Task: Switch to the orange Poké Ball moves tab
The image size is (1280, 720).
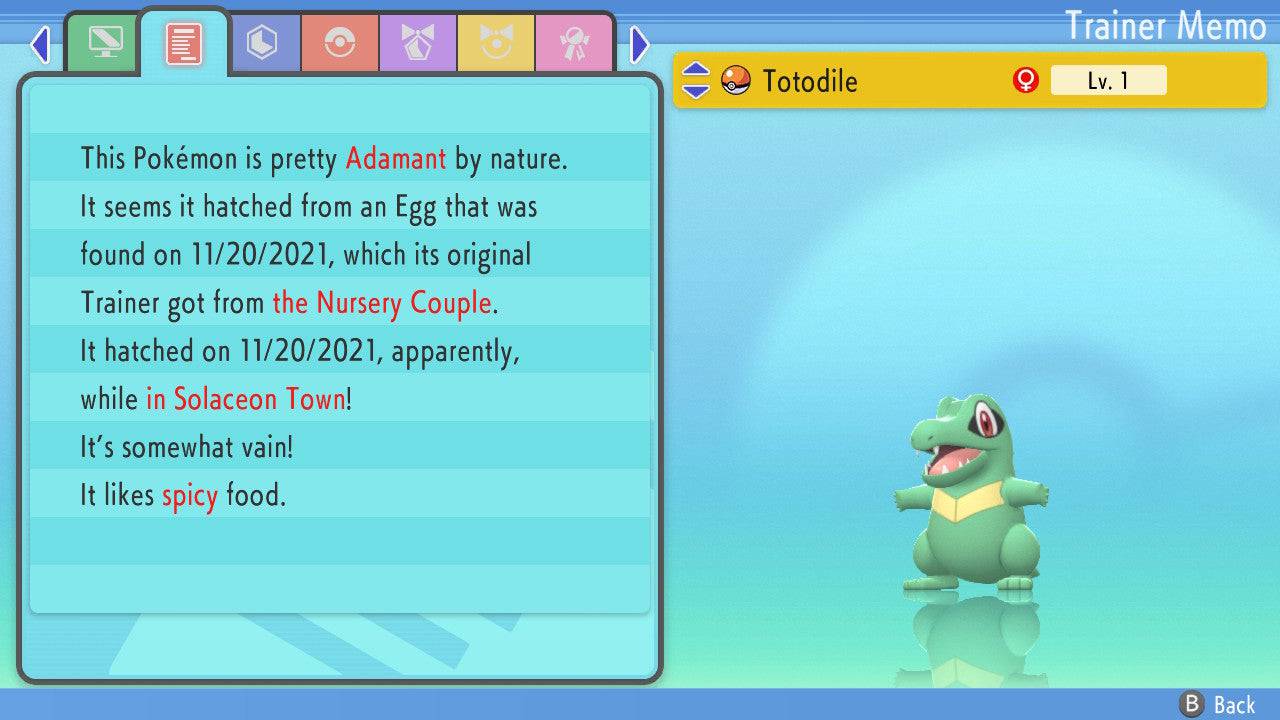Action: [x=340, y=43]
